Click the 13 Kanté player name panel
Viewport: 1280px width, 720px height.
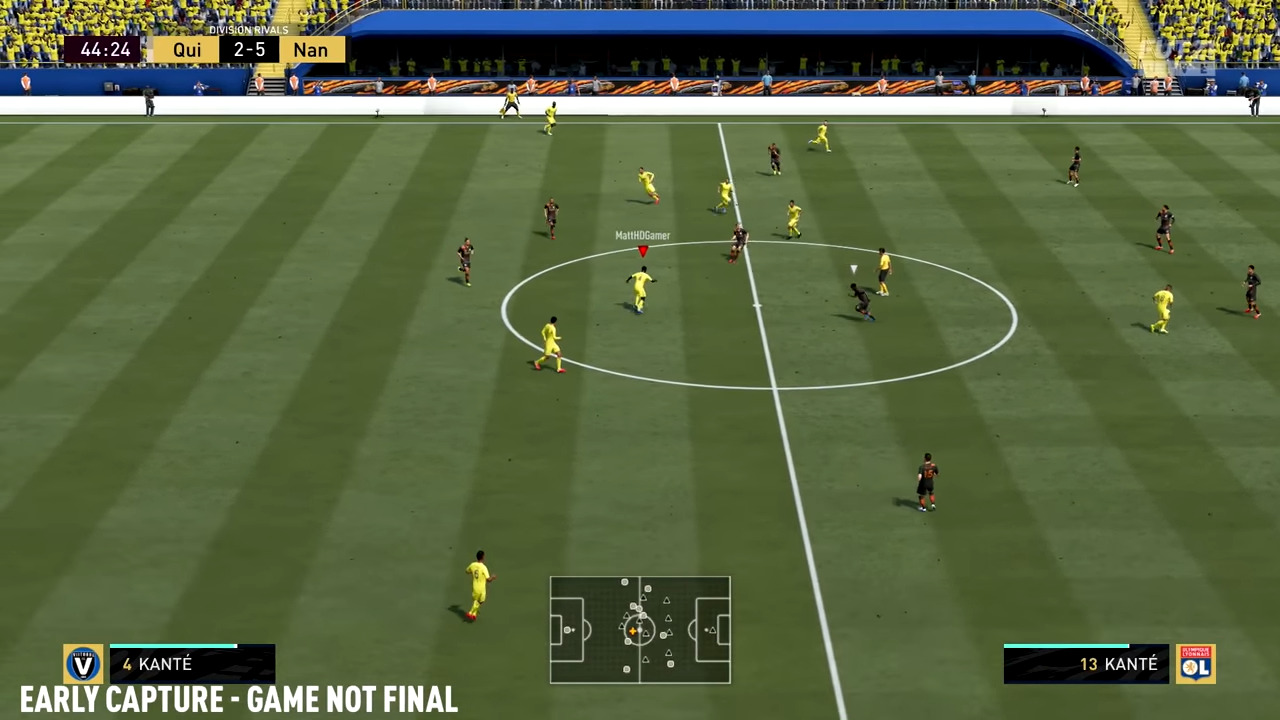[x=1086, y=665]
